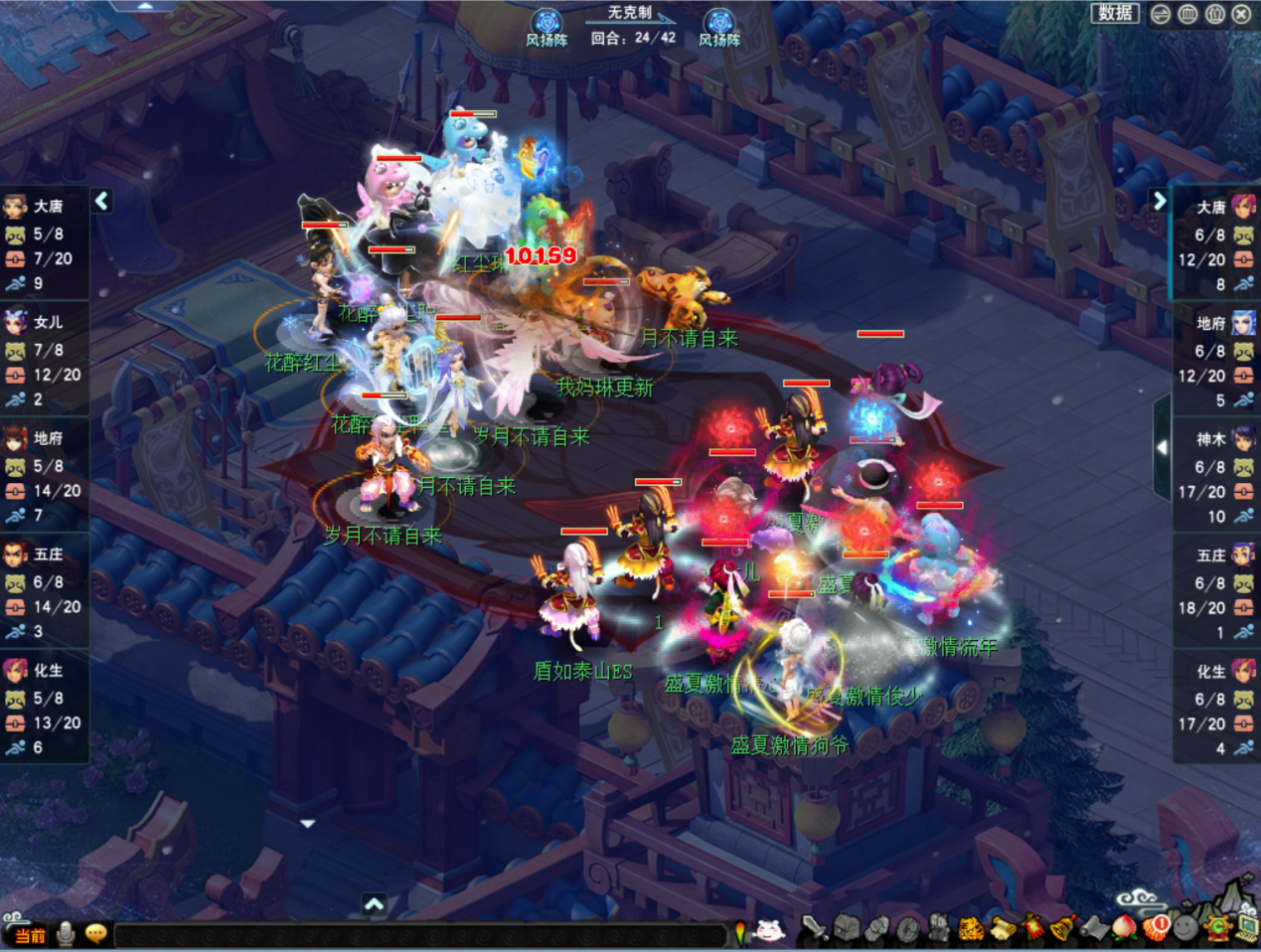1261x952 pixels.
Task: Select the 女儿 row in the left team list
Action: [x=45, y=359]
